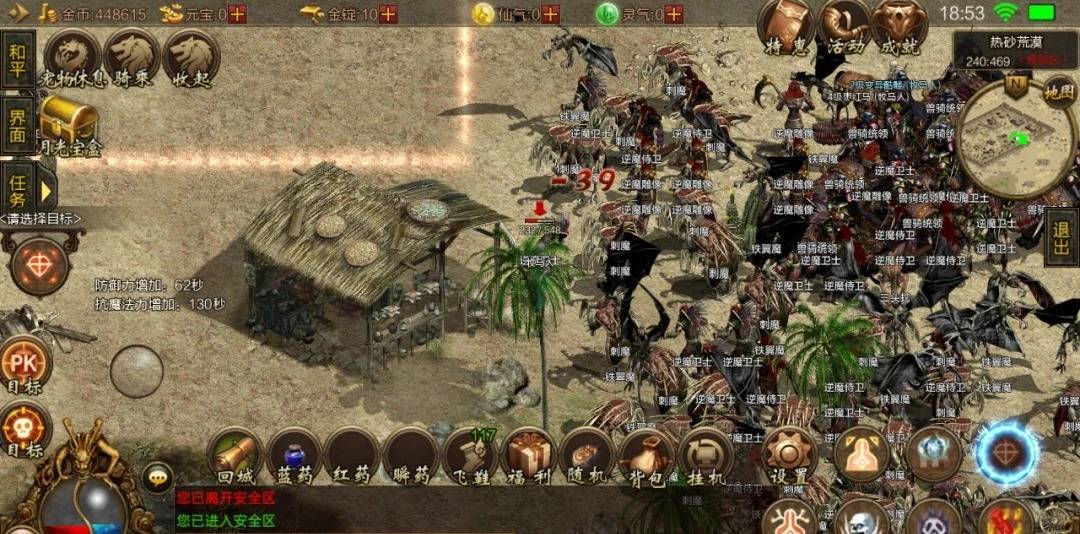This screenshot has height=534, width=1080.
Task: Use the 回城 return-to-town scroll
Action: (235, 457)
